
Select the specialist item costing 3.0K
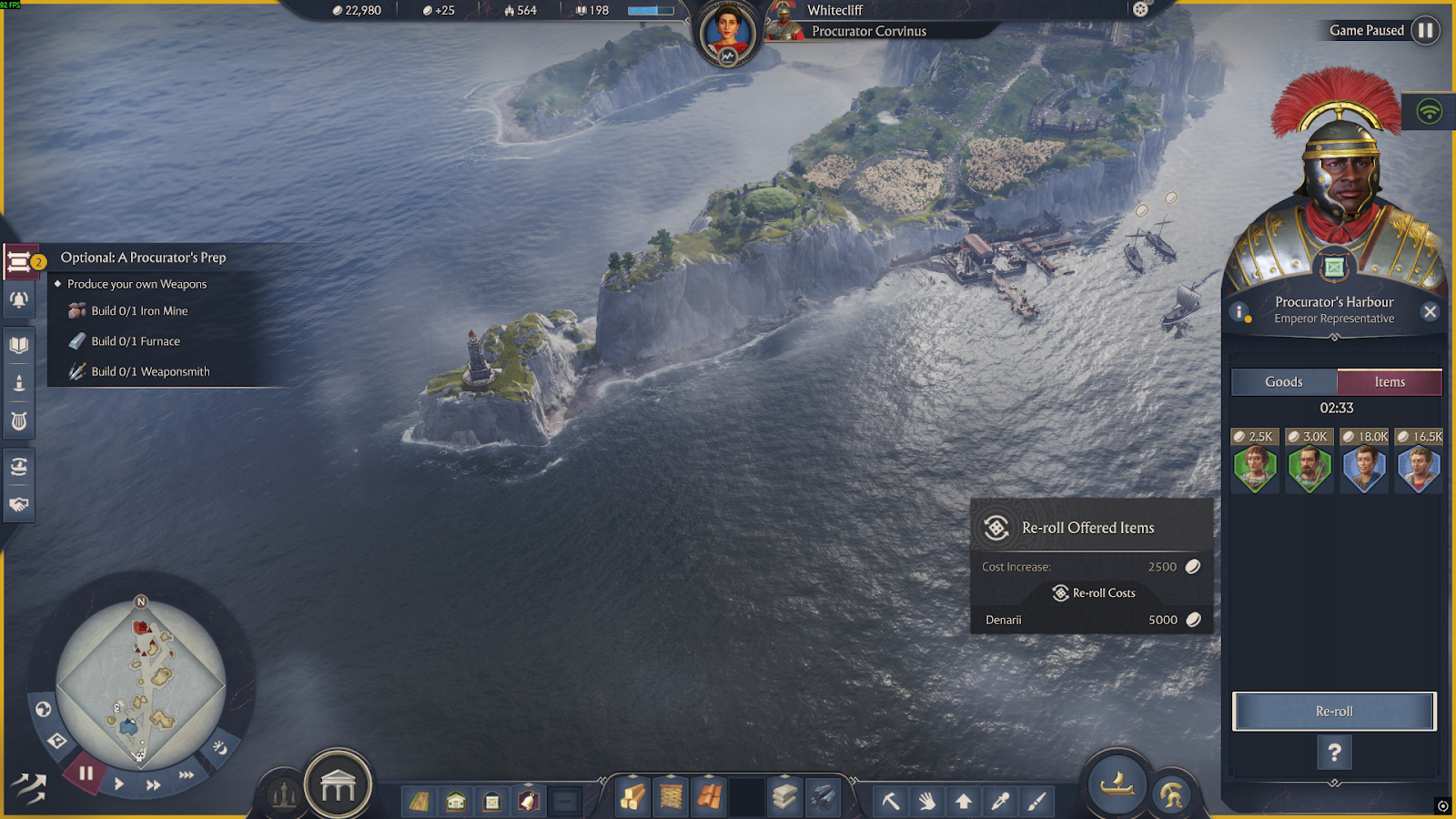(x=1309, y=469)
